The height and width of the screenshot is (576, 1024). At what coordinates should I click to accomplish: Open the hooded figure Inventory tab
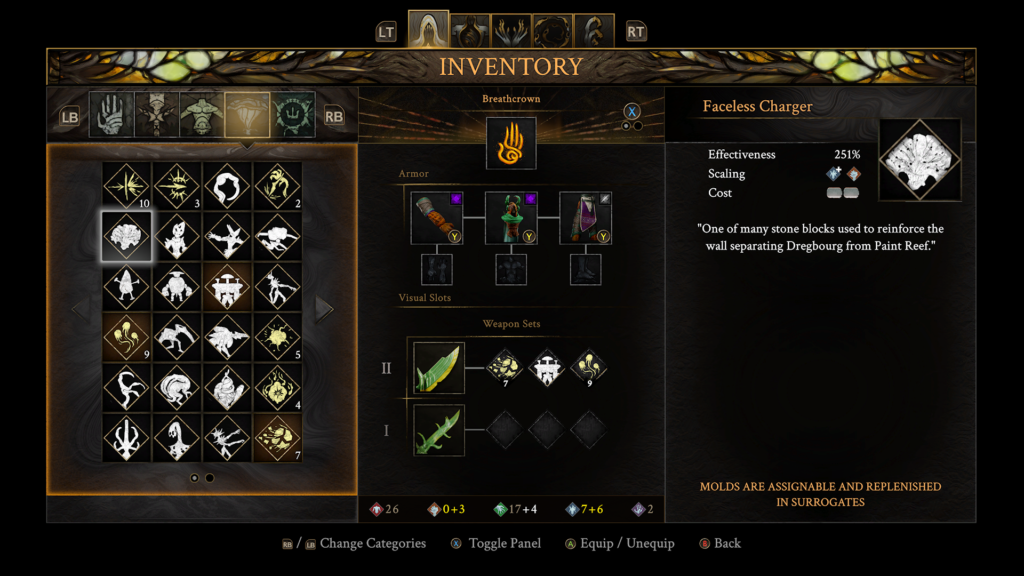[x=428, y=31]
